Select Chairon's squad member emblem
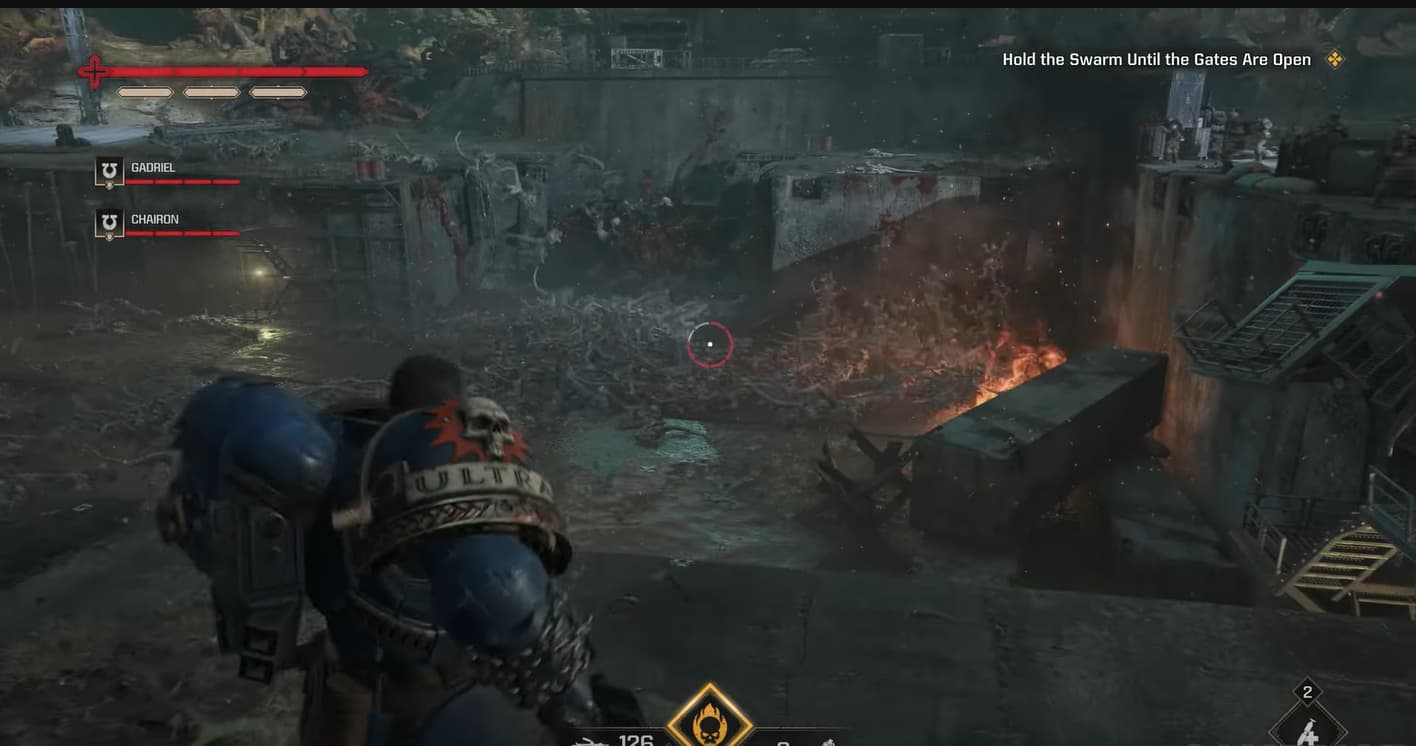Screen dimensions: 1416x746 (x=109, y=224)
